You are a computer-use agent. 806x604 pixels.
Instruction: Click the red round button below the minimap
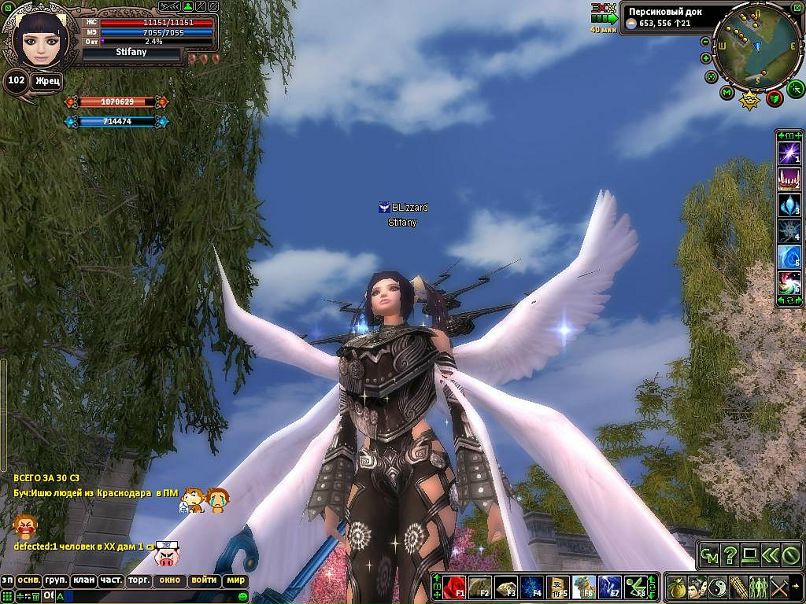773,98
